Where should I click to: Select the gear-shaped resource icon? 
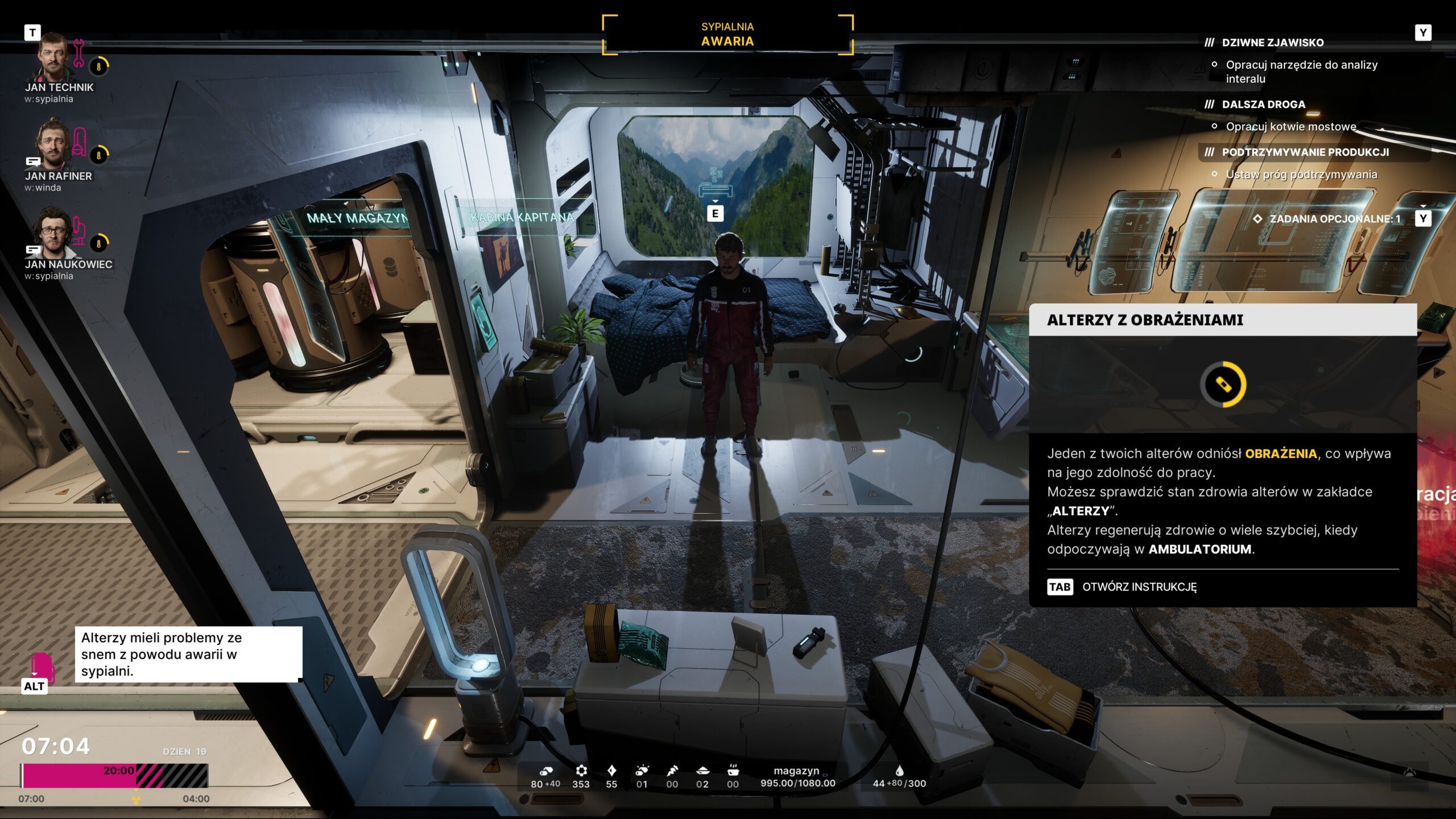click(581, 771)
